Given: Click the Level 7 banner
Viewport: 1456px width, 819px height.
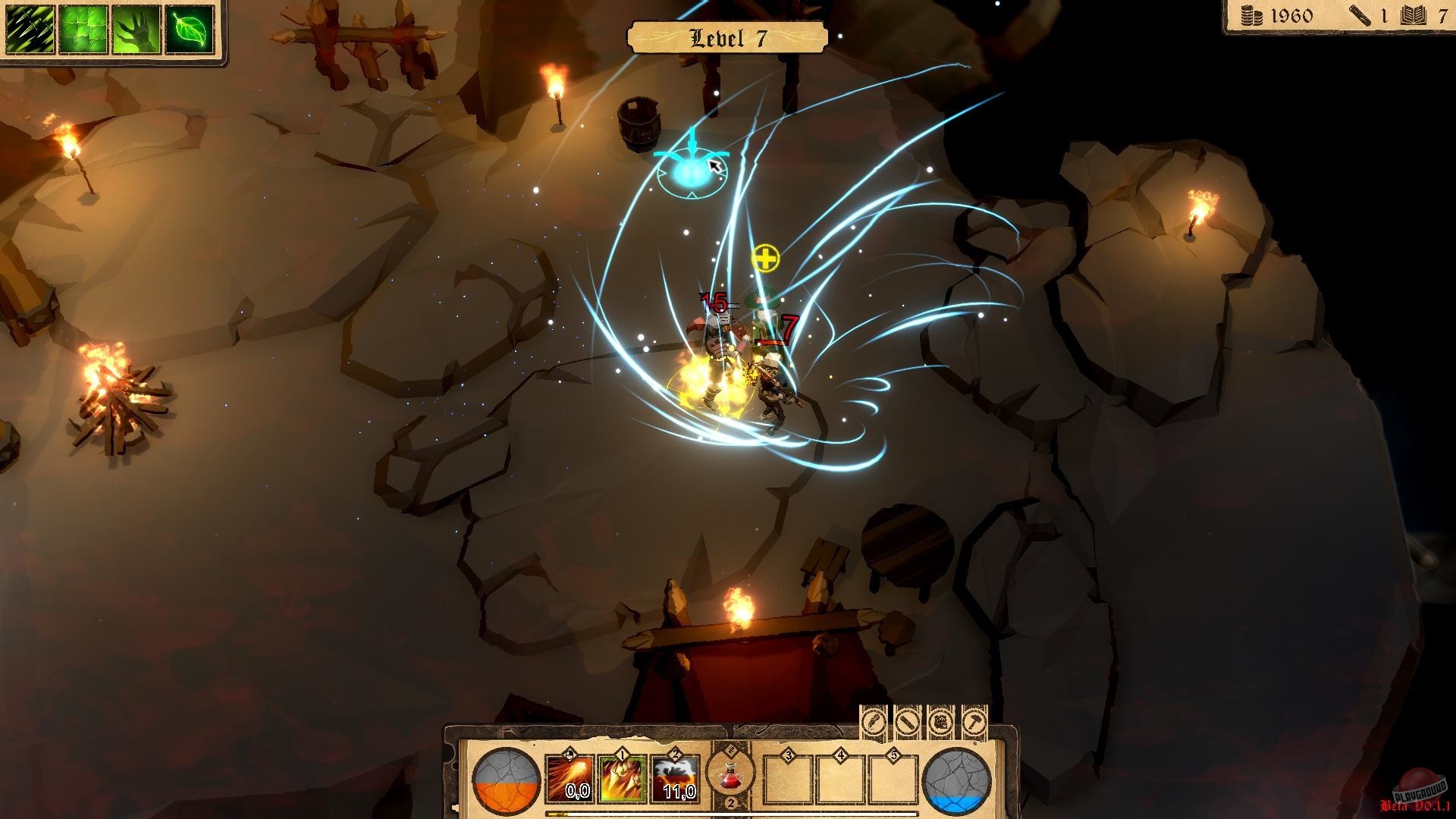Looking at the screenshot, I should pos(727,35).
